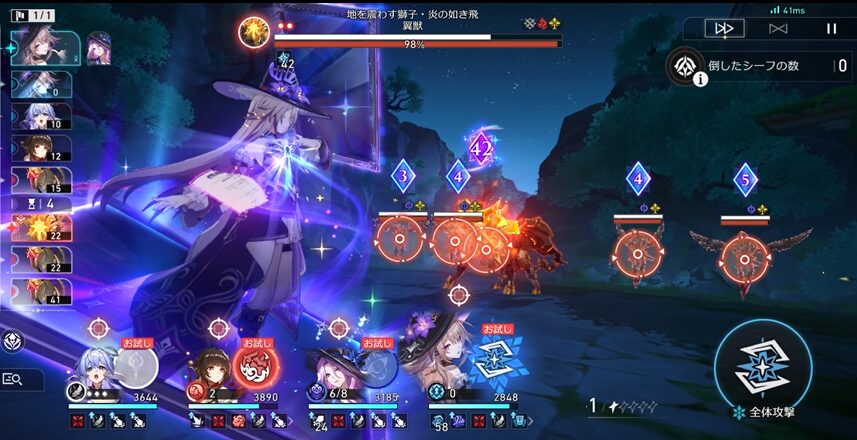Activate the red fire ultimate icon
The height and width of the screenshot is (440, 857).
point(255,366)
